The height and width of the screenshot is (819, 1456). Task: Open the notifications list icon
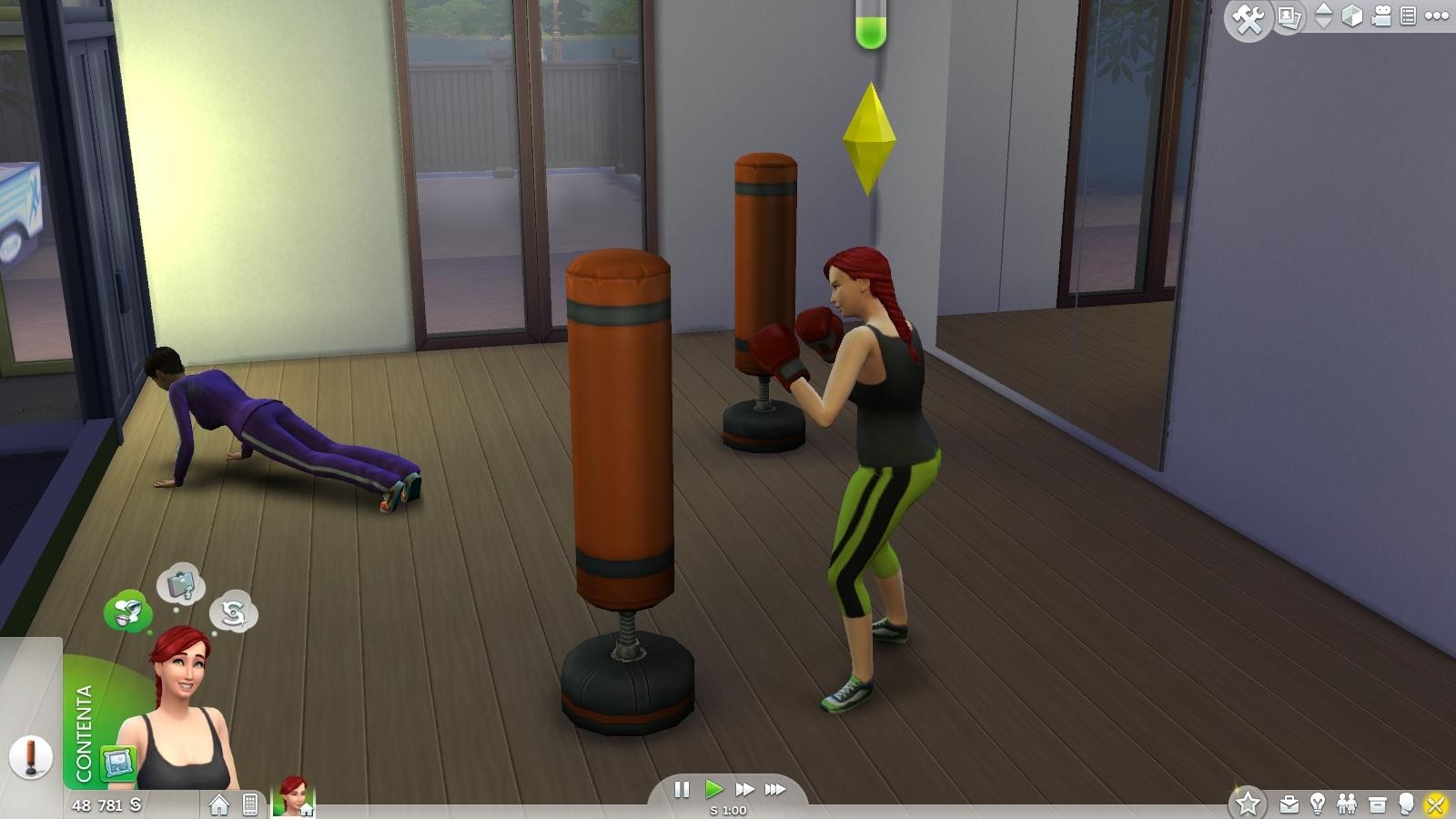1409,15
